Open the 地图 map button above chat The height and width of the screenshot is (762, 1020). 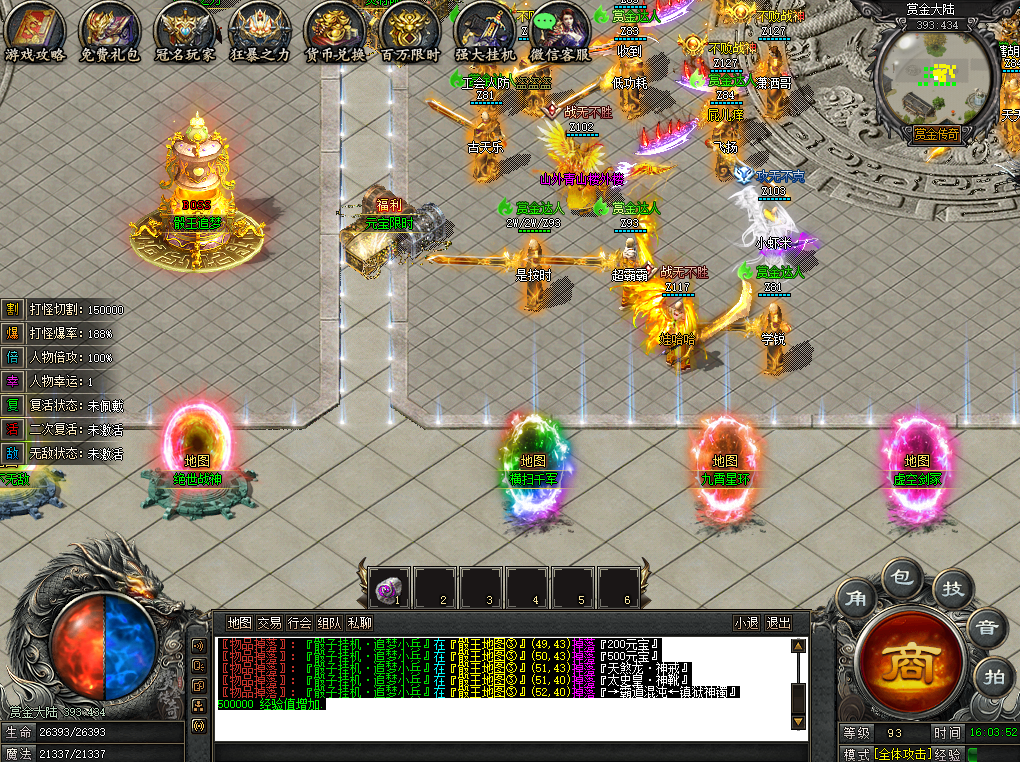pos(239,623)
